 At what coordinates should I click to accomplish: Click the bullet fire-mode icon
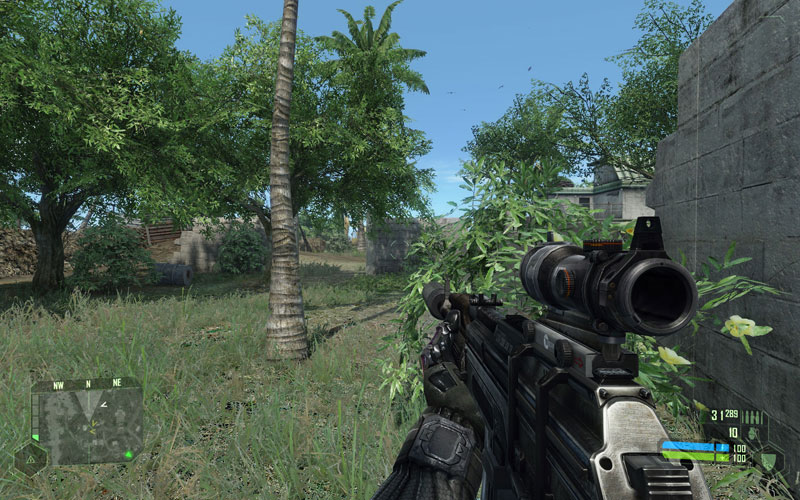(752, 416)
